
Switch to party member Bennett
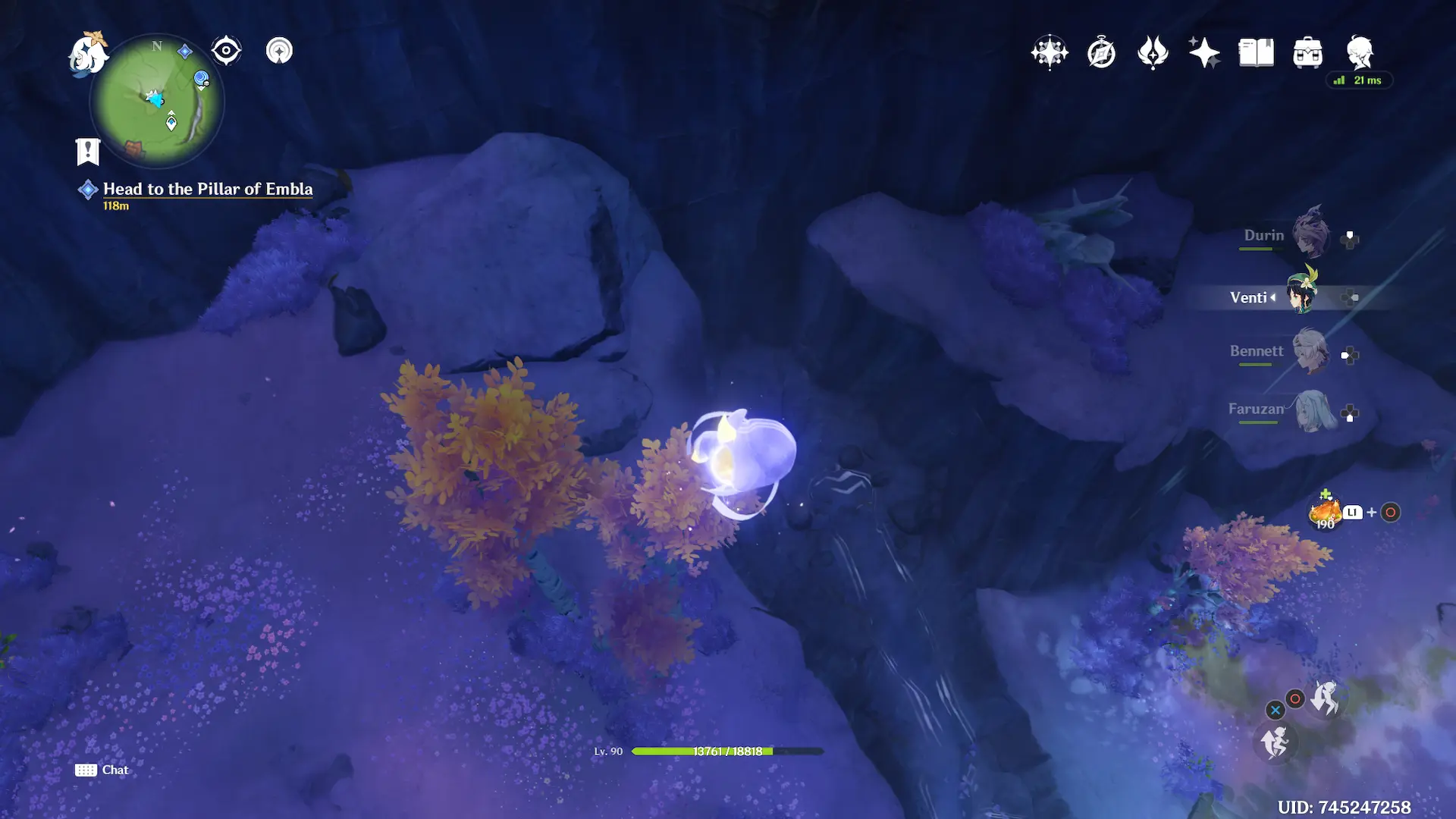click(x=1311, y=350)
